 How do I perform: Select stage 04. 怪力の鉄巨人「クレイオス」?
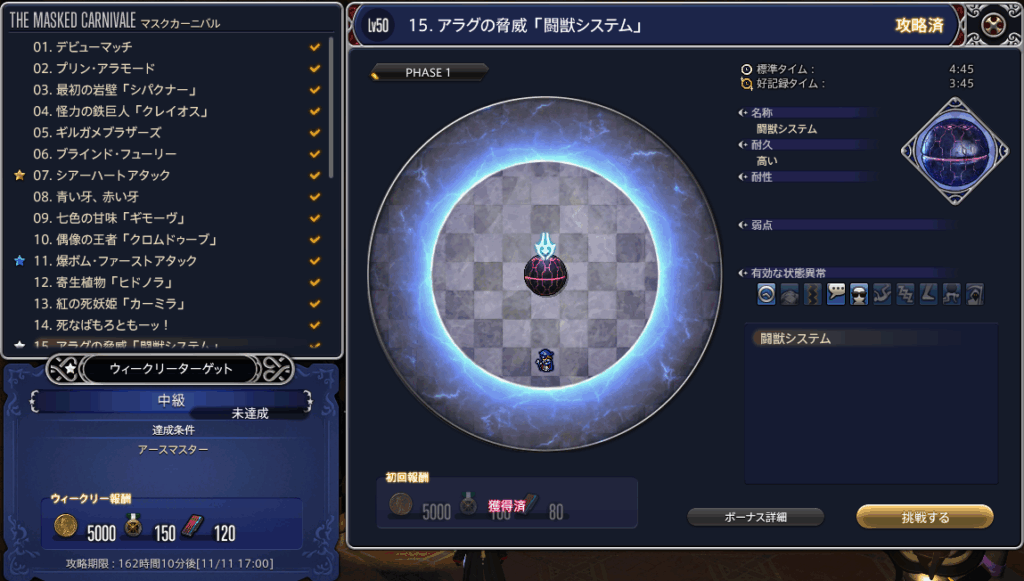[118, 111]
